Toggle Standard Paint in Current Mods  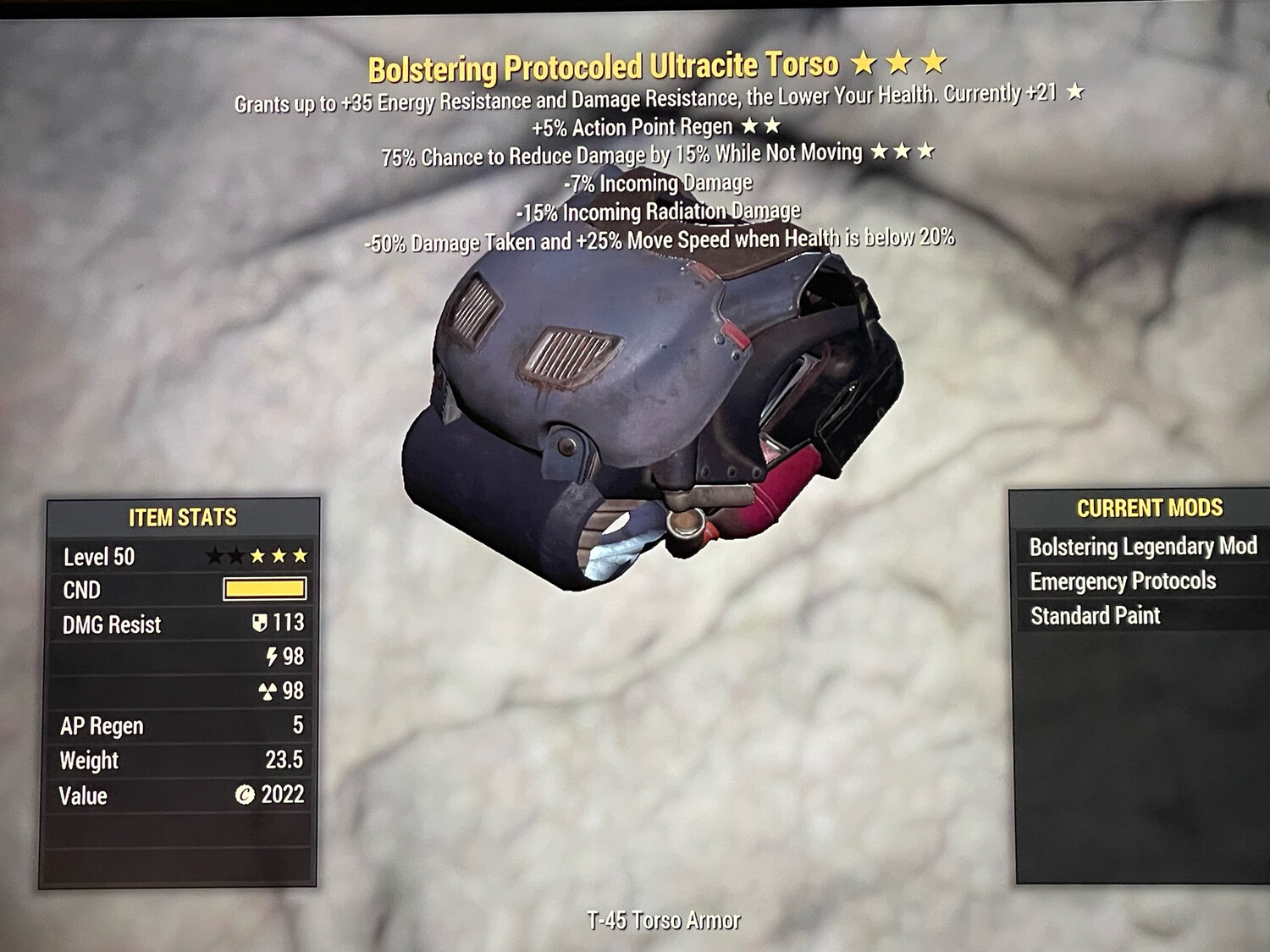pyautogui.click(x=1094, y=615)
